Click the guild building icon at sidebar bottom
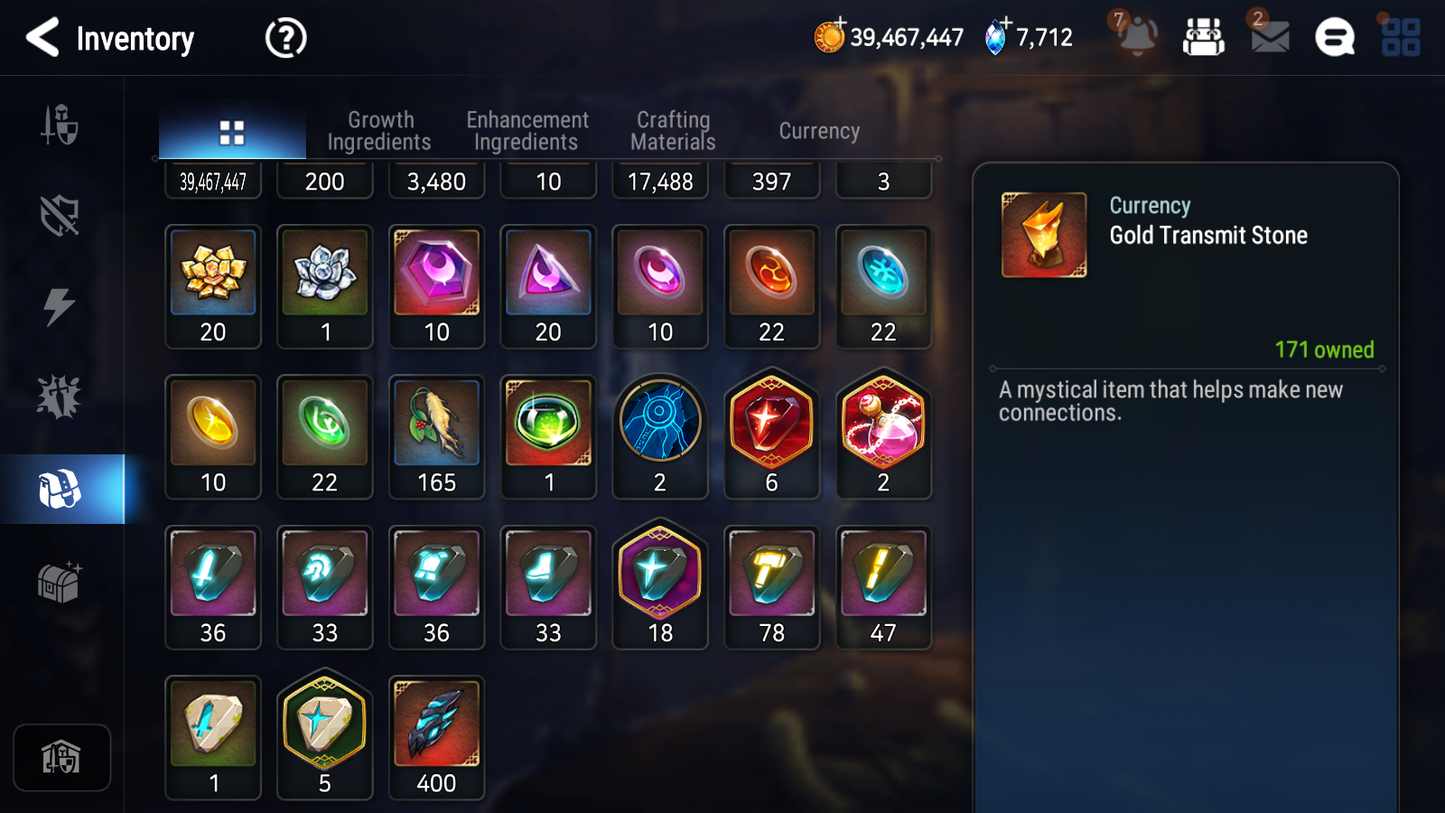The image size is (1445, 813). tap(62, 757)
